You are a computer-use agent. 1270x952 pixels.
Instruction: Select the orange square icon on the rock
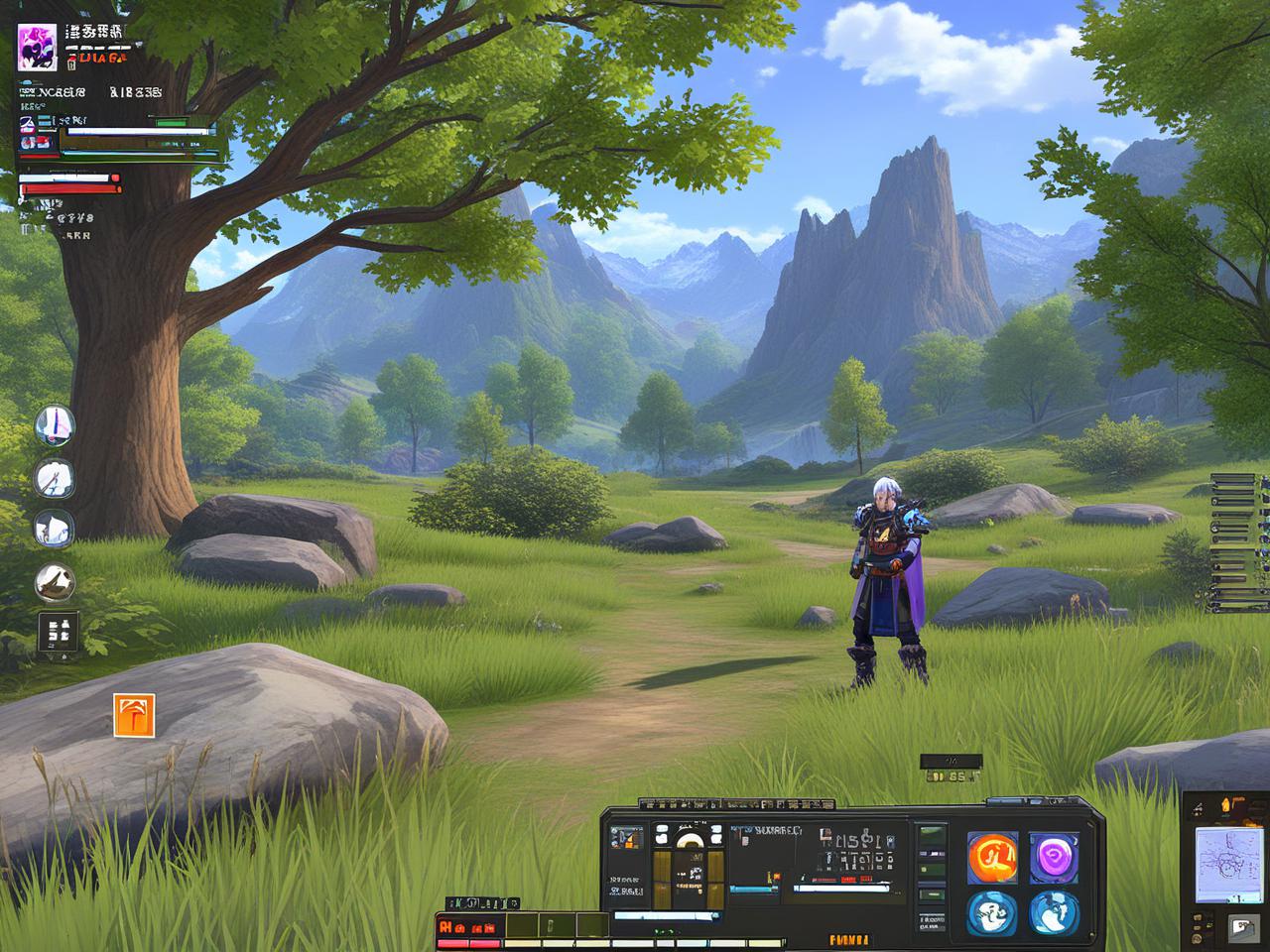(x=134, y=715)
